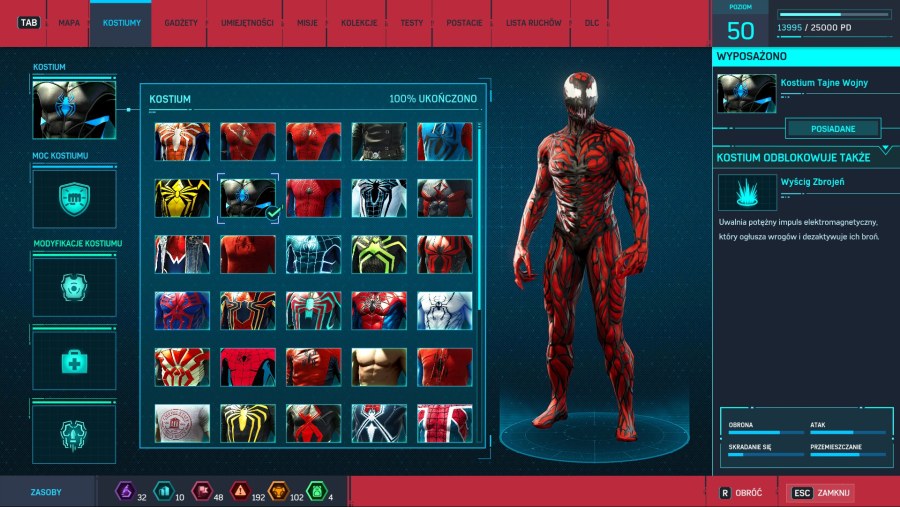900x507 pixels.
Task: Select the Wyścig Zbrojeń suit power icon
Action: coord(746,191)
